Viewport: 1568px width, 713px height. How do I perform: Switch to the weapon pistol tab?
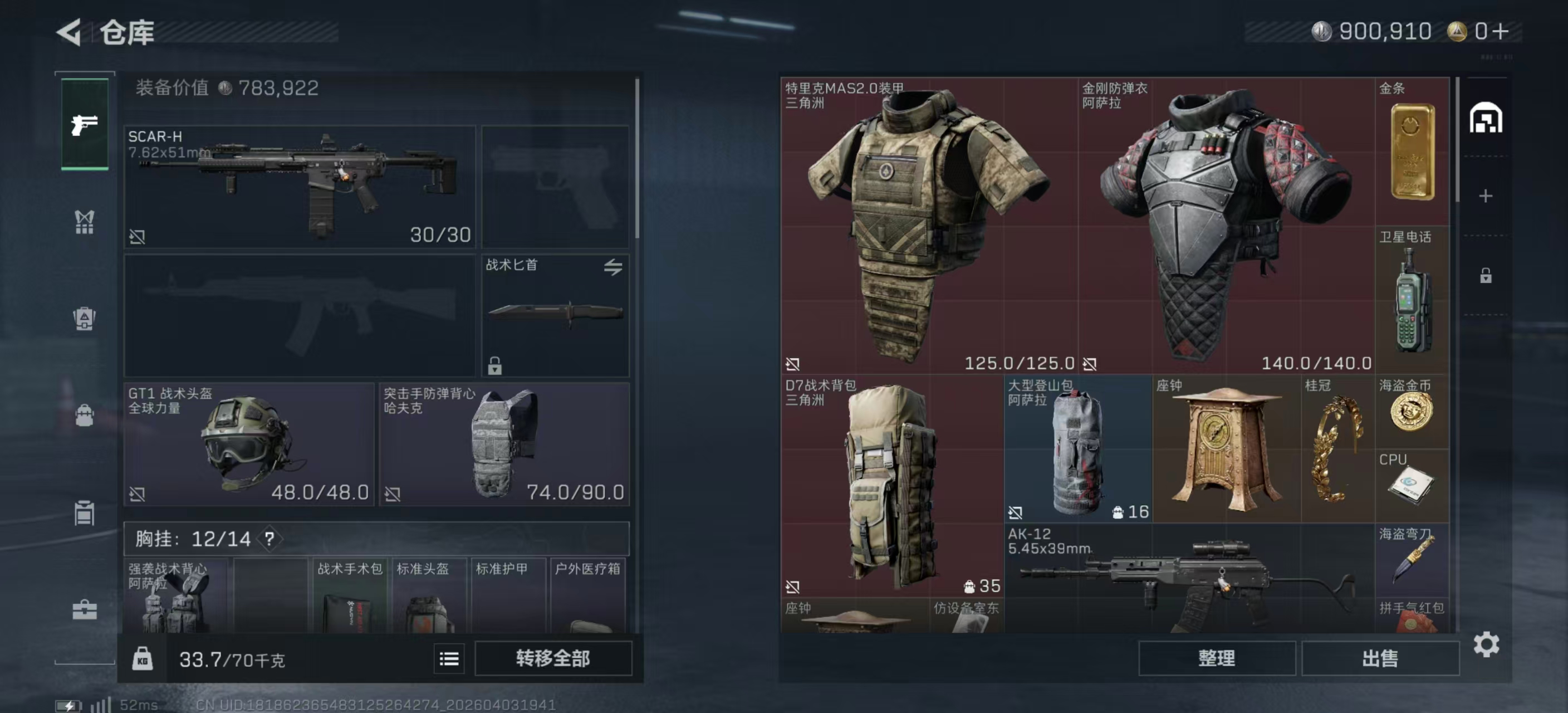[85, 124]
